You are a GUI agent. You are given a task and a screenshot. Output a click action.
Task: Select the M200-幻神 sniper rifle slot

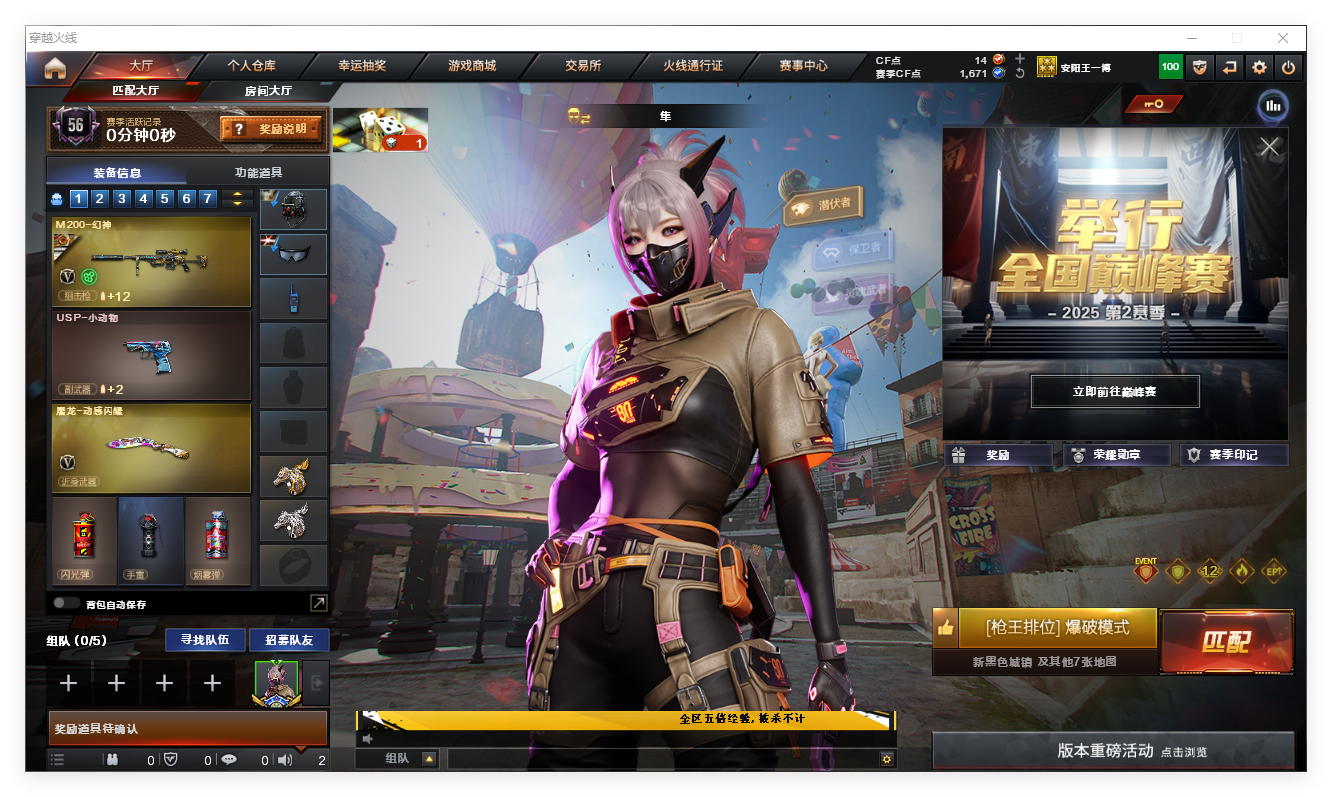click(x=151, y=262)
